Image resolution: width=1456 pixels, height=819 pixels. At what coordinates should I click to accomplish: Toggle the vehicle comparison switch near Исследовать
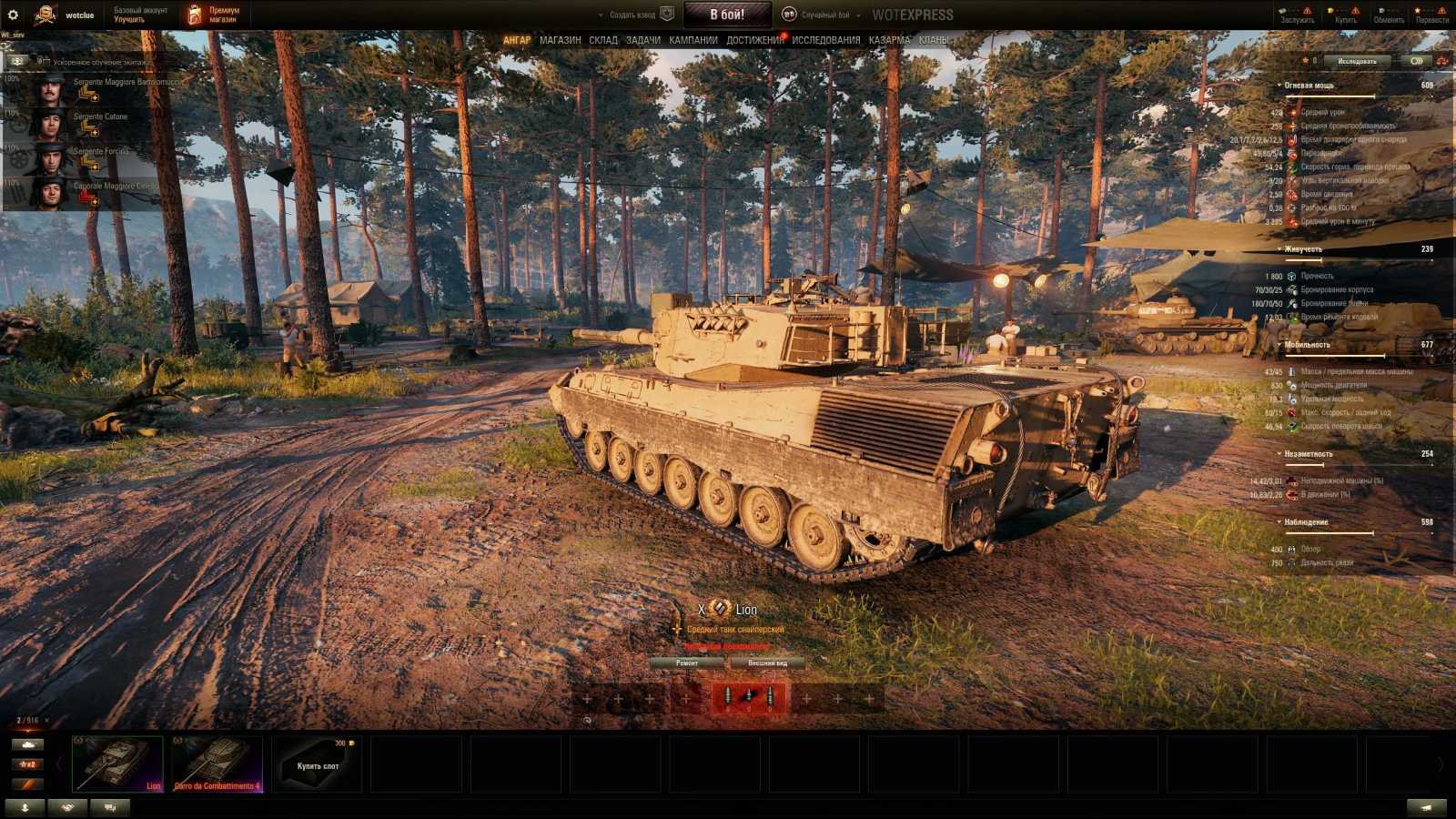1417,61
